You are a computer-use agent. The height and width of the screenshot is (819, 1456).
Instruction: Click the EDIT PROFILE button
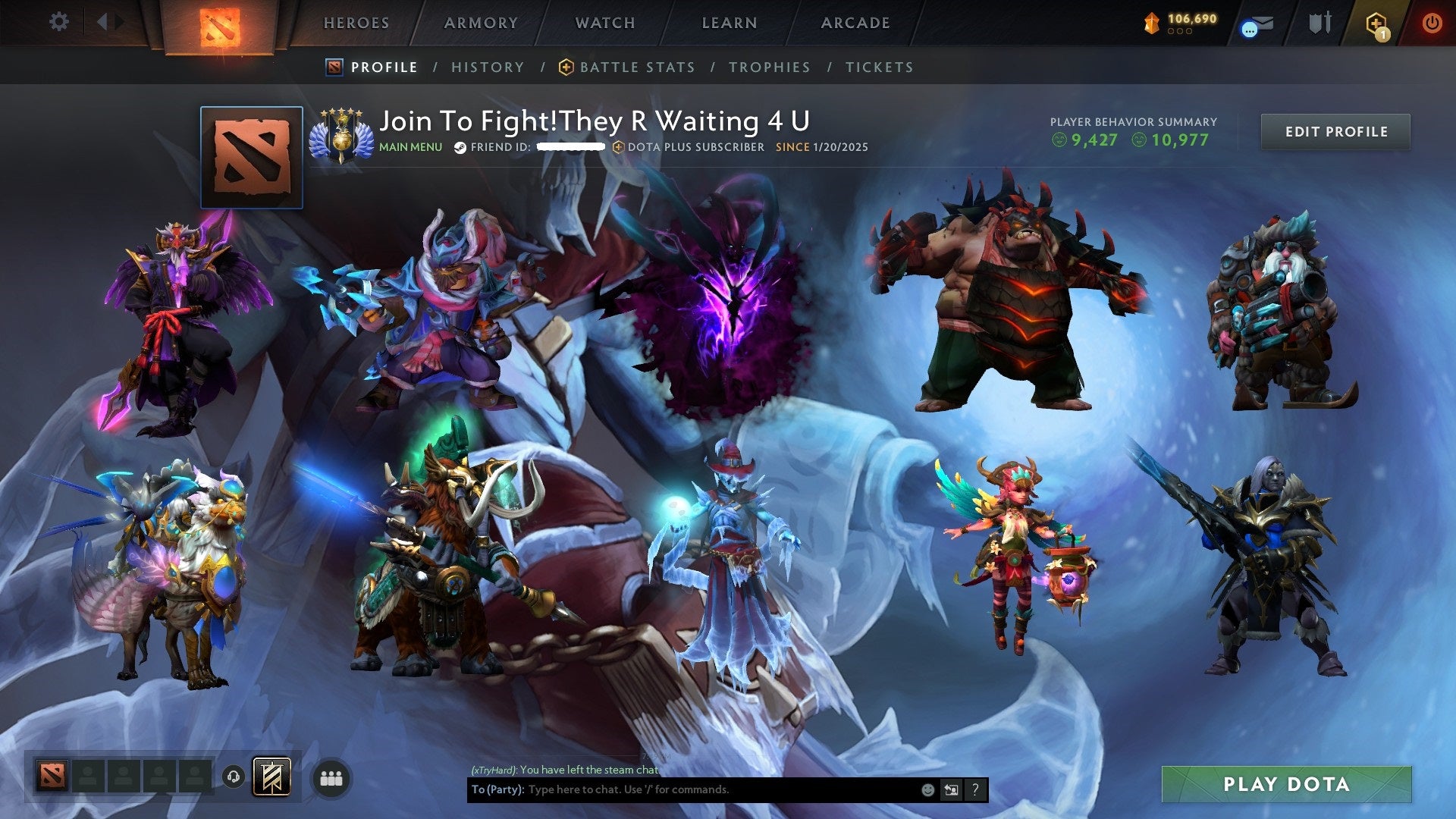[1335, 131]
